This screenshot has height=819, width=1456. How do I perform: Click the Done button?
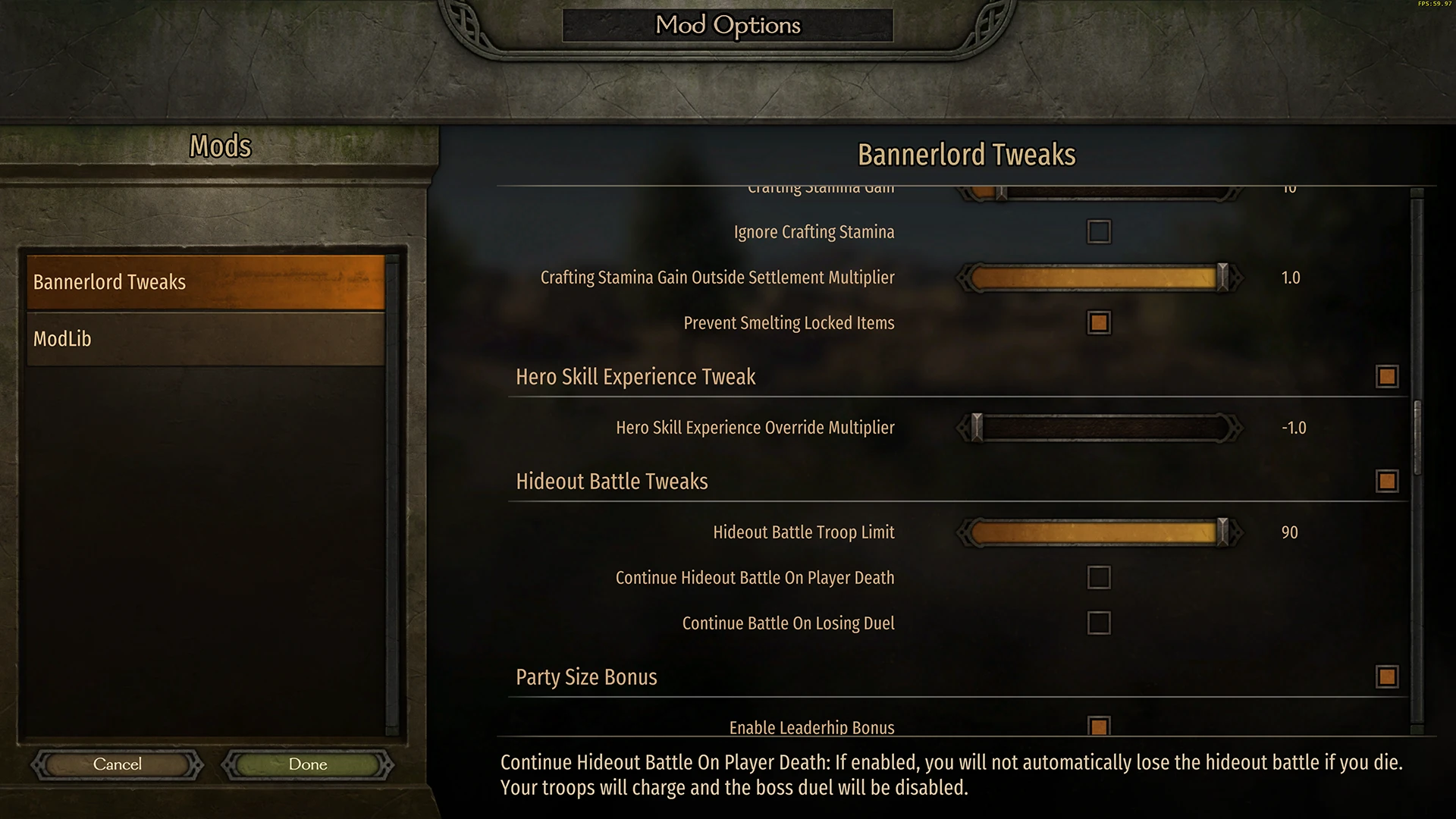306,764
